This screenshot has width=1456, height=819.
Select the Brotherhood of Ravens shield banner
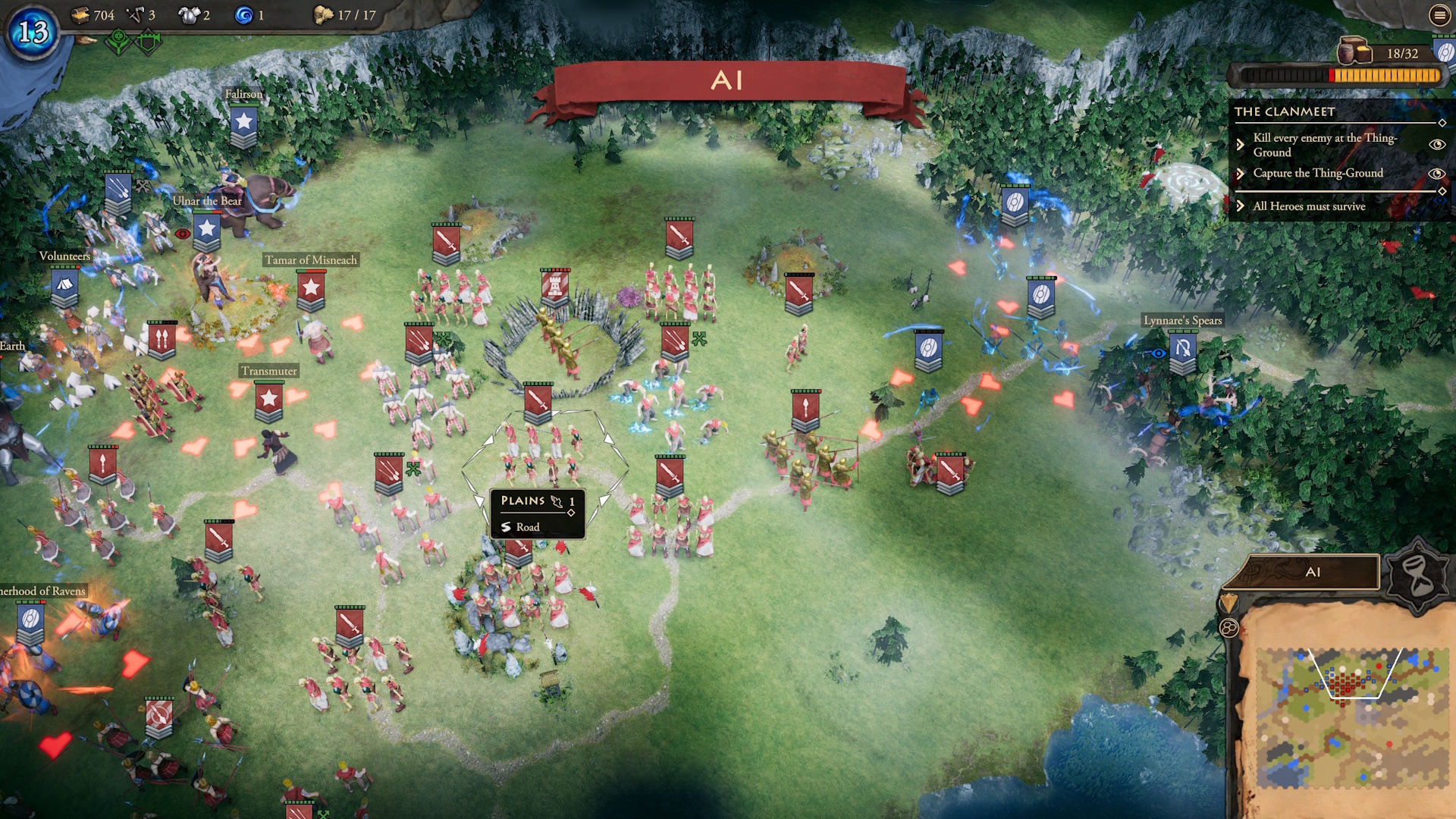tap(30, 621)
